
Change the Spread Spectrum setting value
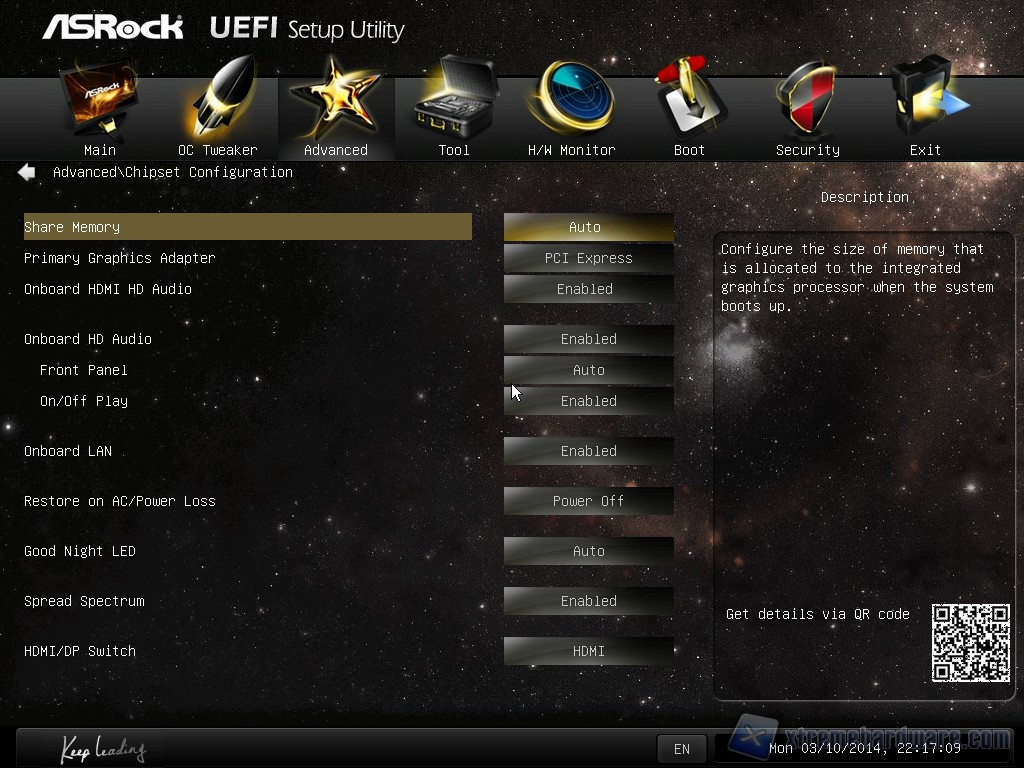pyautogui.click(x=588, y=601)
